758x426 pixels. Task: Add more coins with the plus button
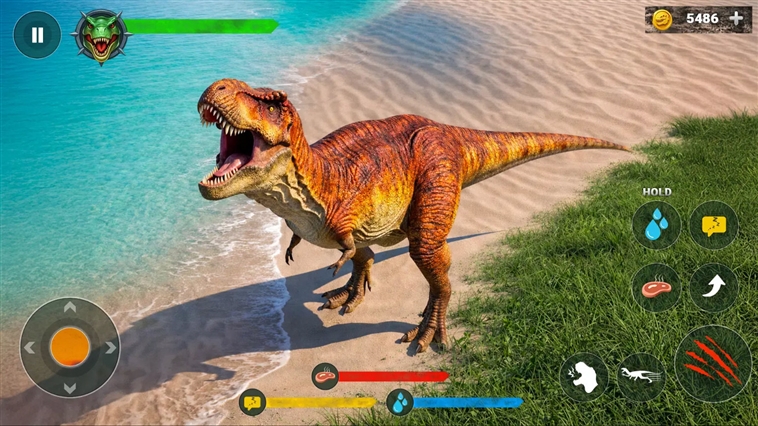coord(736,18)
